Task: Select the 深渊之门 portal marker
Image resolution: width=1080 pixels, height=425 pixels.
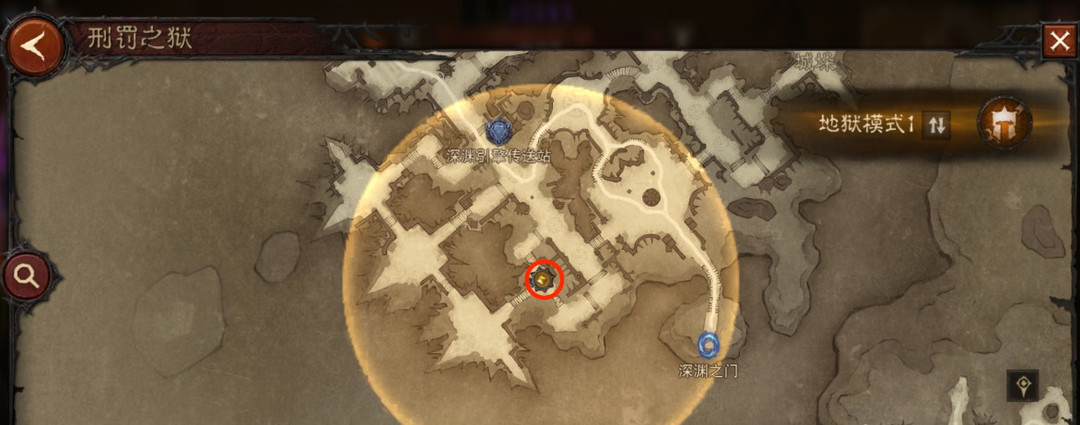Action: pos(709,345)
